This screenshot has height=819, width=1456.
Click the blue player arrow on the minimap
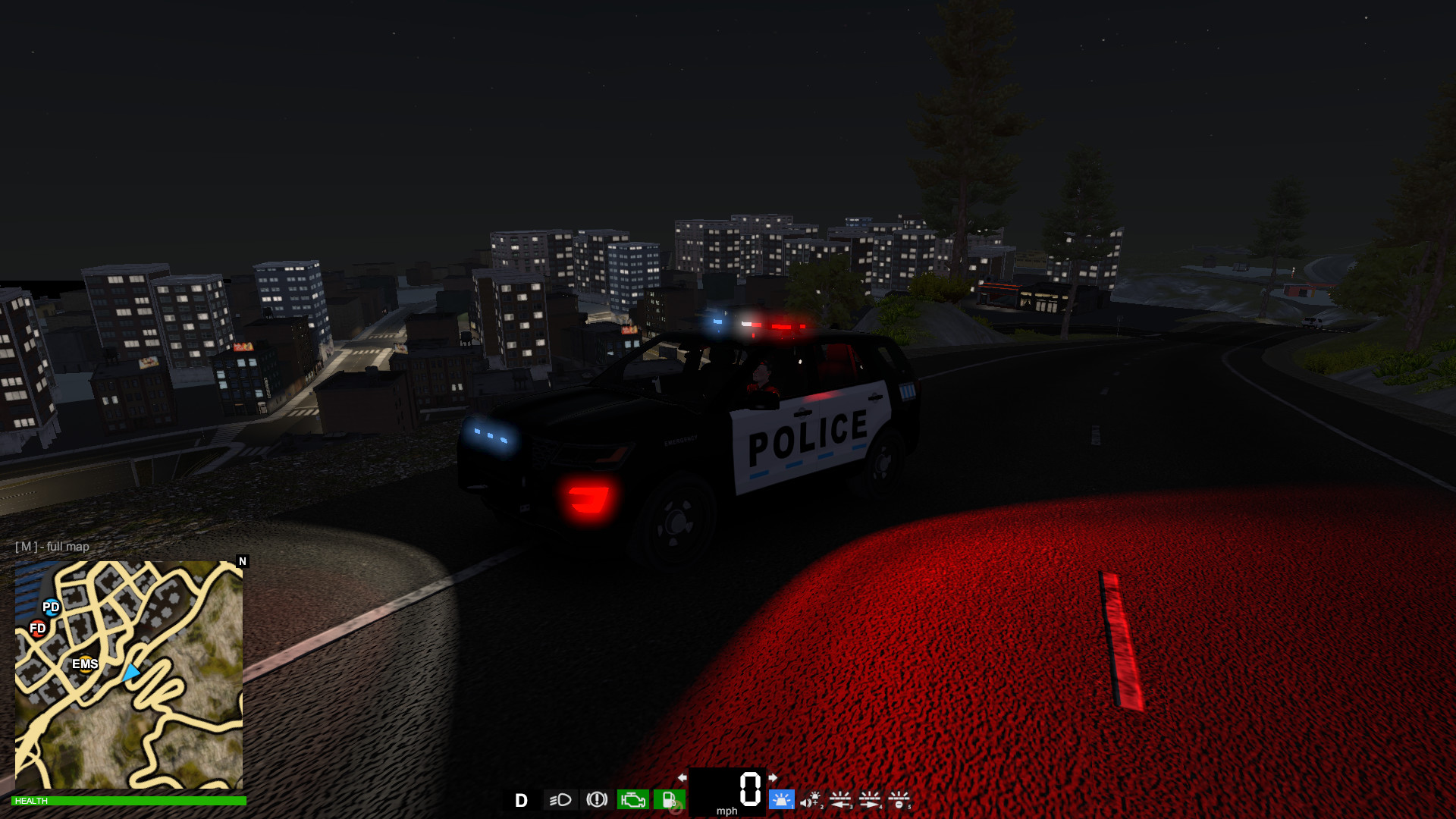[x=130, y=670]
